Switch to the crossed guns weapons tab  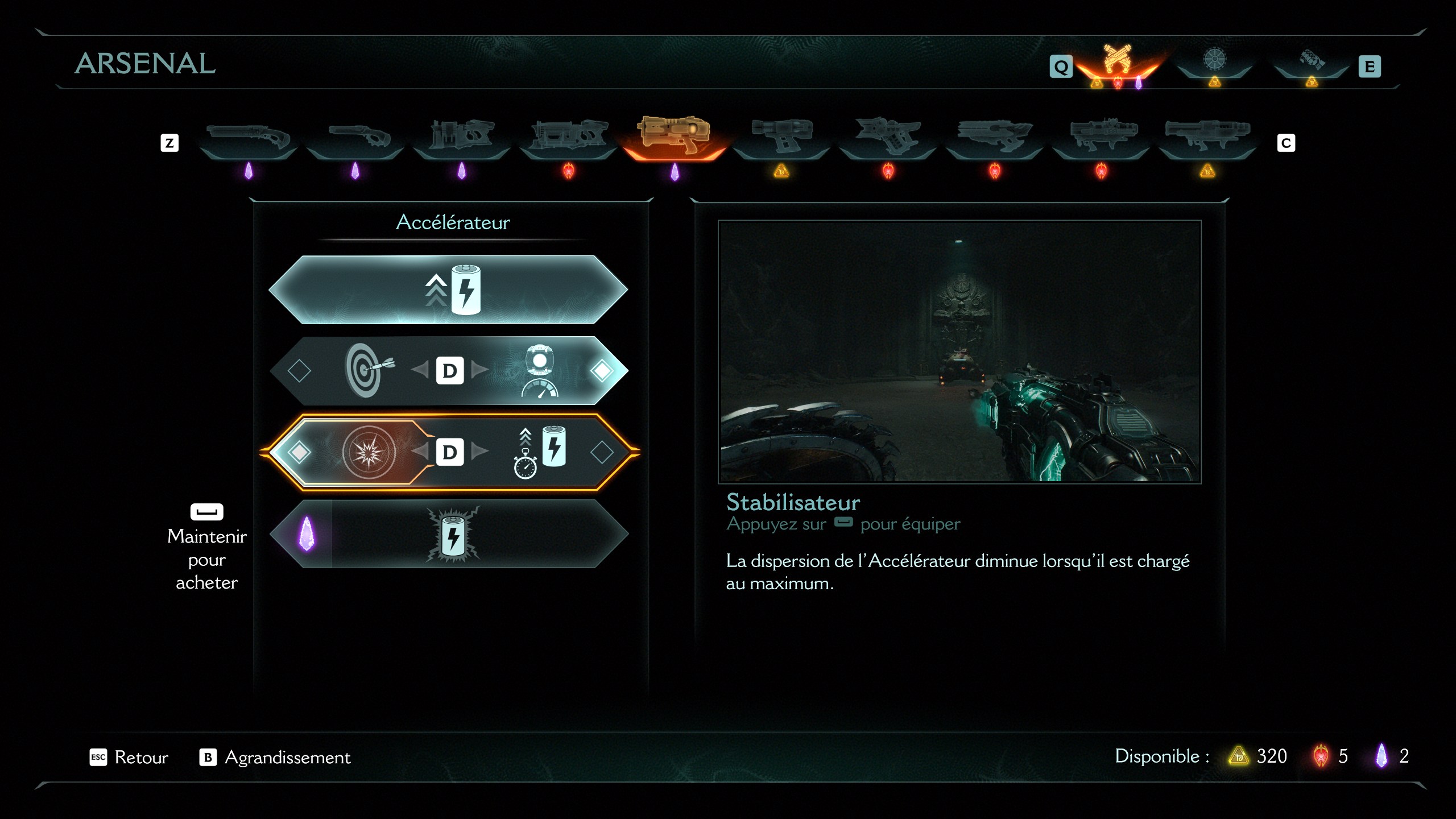[1117, 61]
